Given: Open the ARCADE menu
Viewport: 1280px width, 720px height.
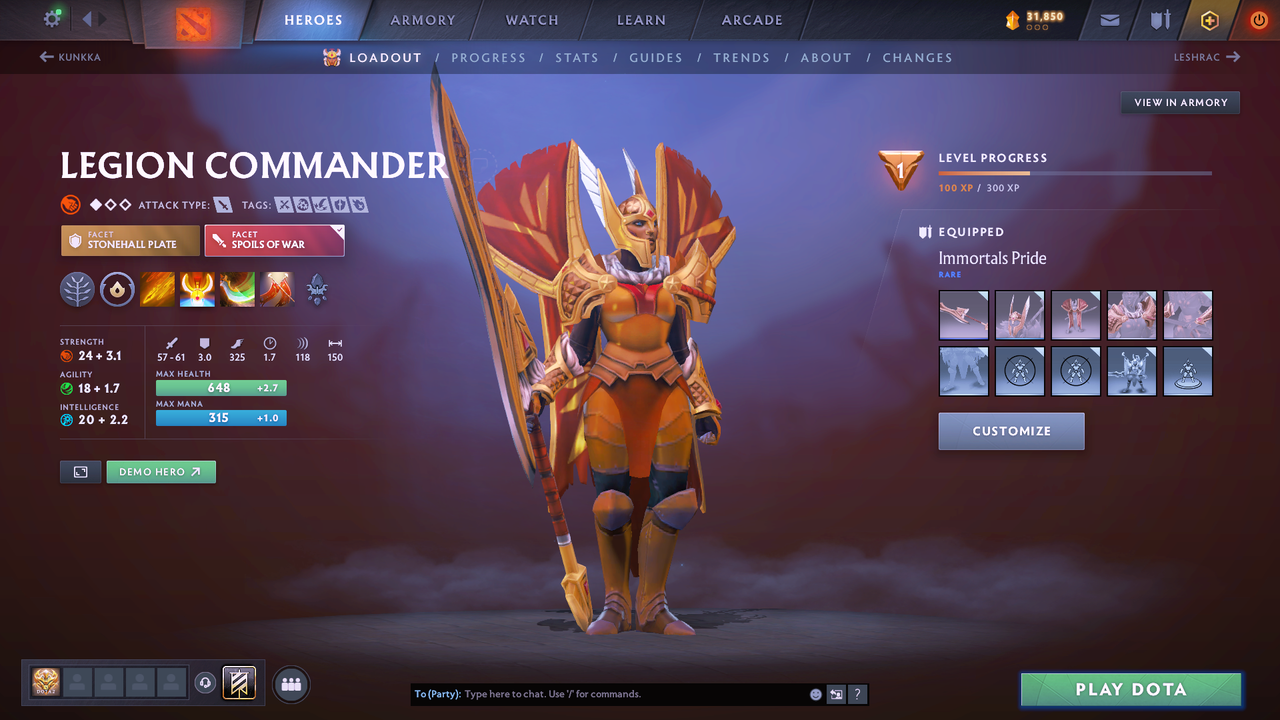Looking at the screenshot, I should [x=751, y=19].
